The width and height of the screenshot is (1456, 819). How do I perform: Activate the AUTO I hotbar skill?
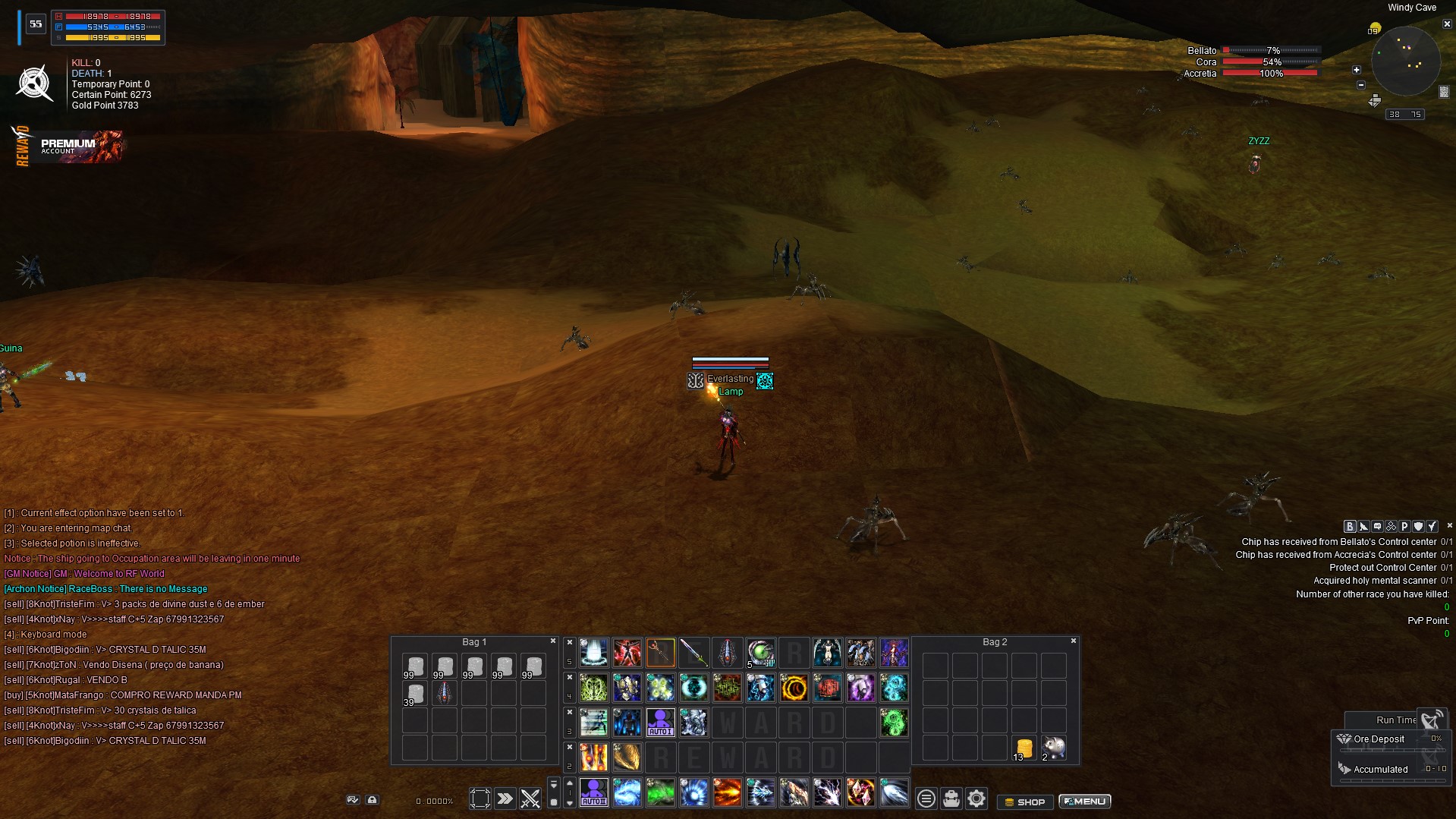(x=660, y=723)
